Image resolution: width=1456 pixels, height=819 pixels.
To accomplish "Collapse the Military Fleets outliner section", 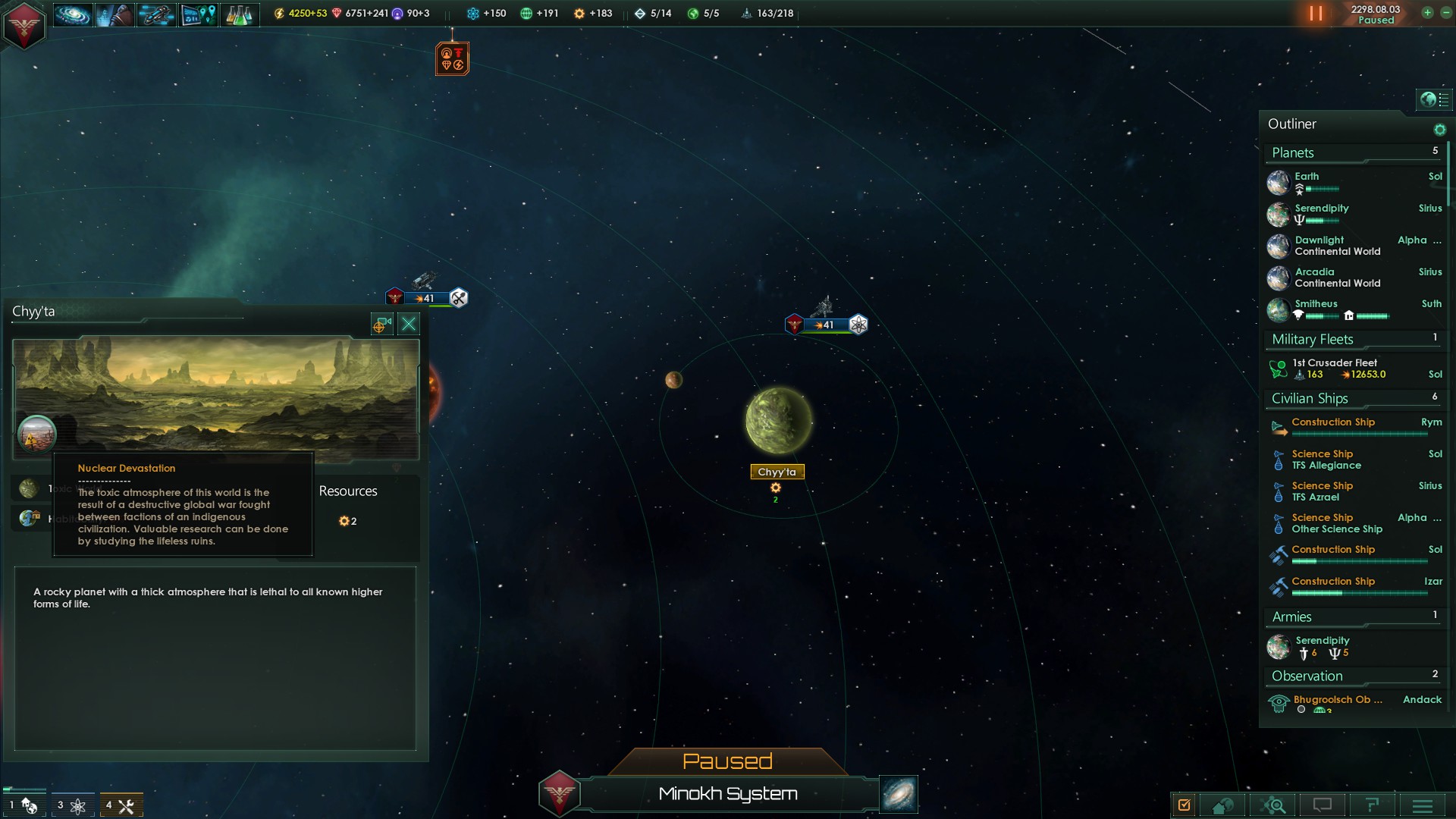I will tap(1313, 340).
